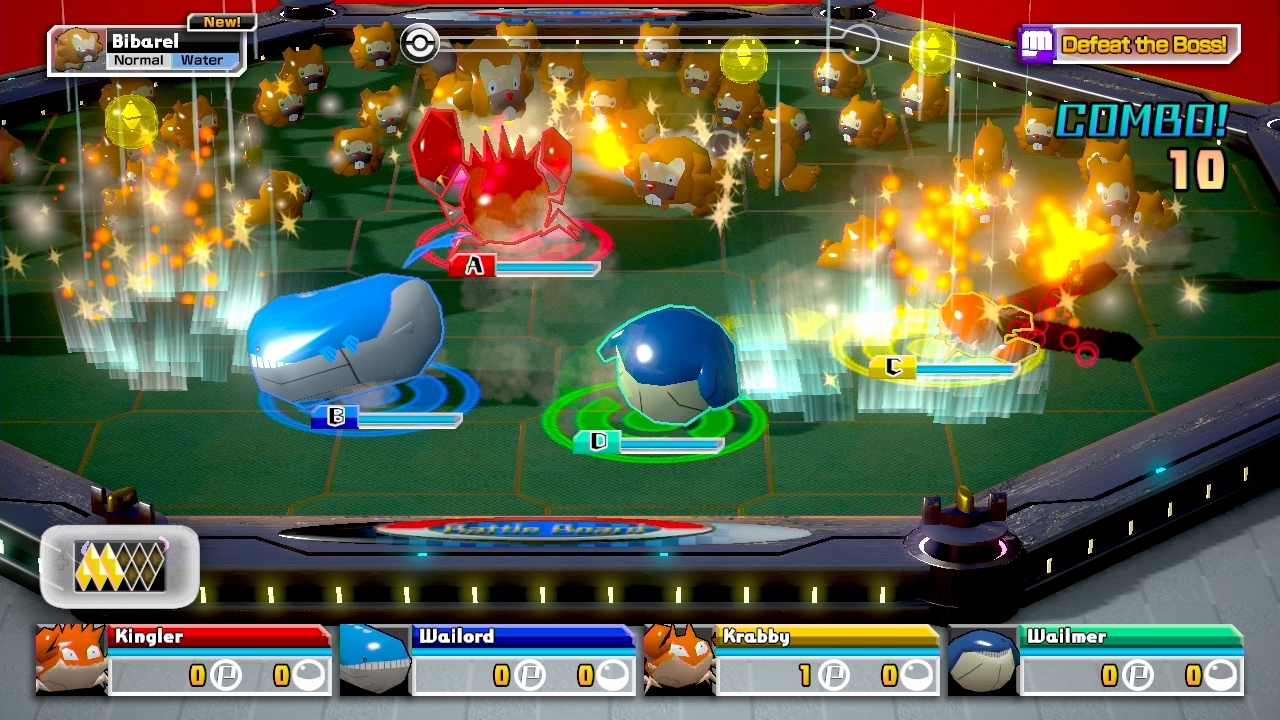The height and width of the screenshot is (720, 1280).
Task: Select the red Player A marker badge
Action: click(472, 265)
